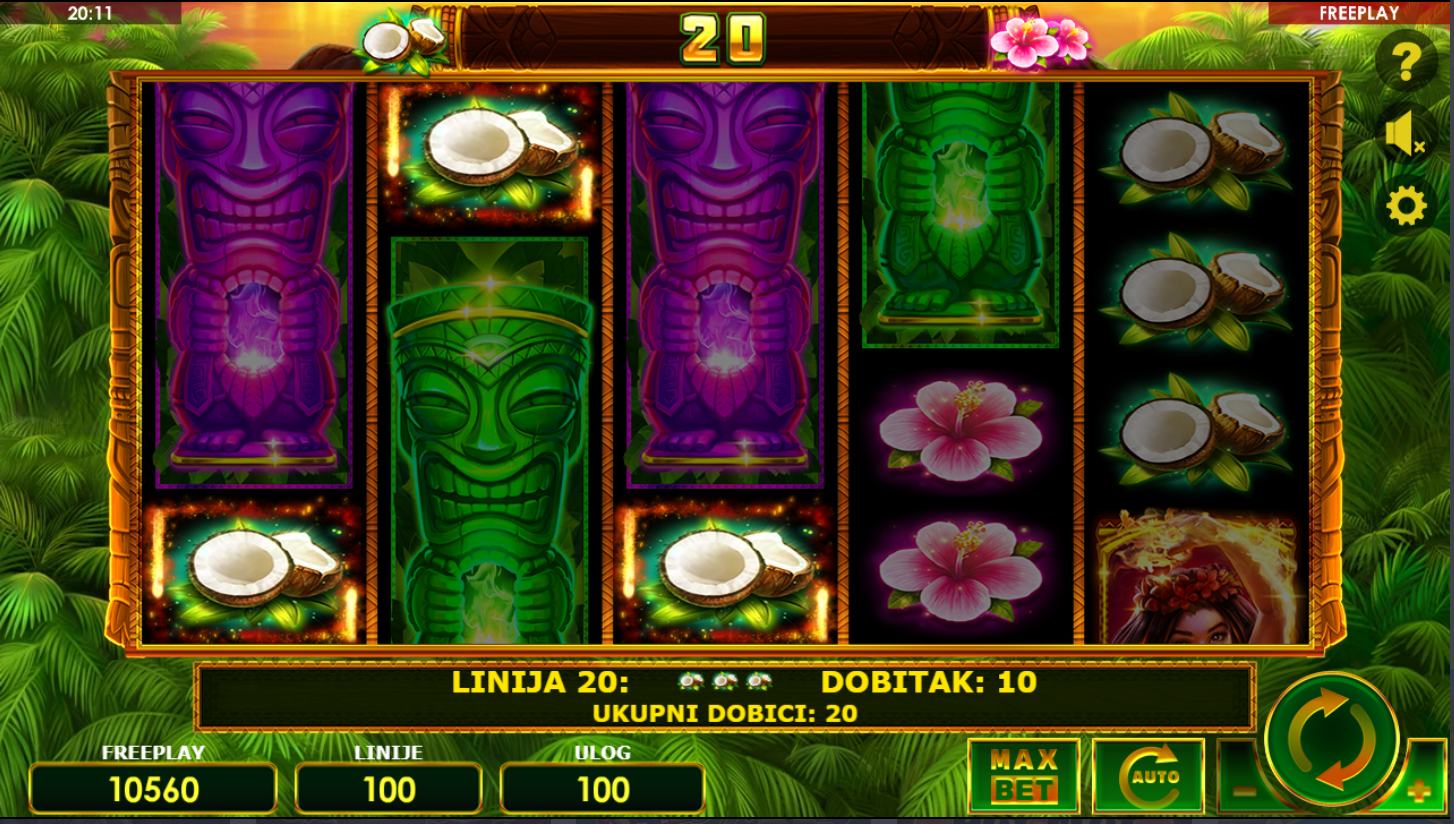Select the ULOG bet amount field
1454x824 pixels.
pyautogui.click(x=602, y=789)
